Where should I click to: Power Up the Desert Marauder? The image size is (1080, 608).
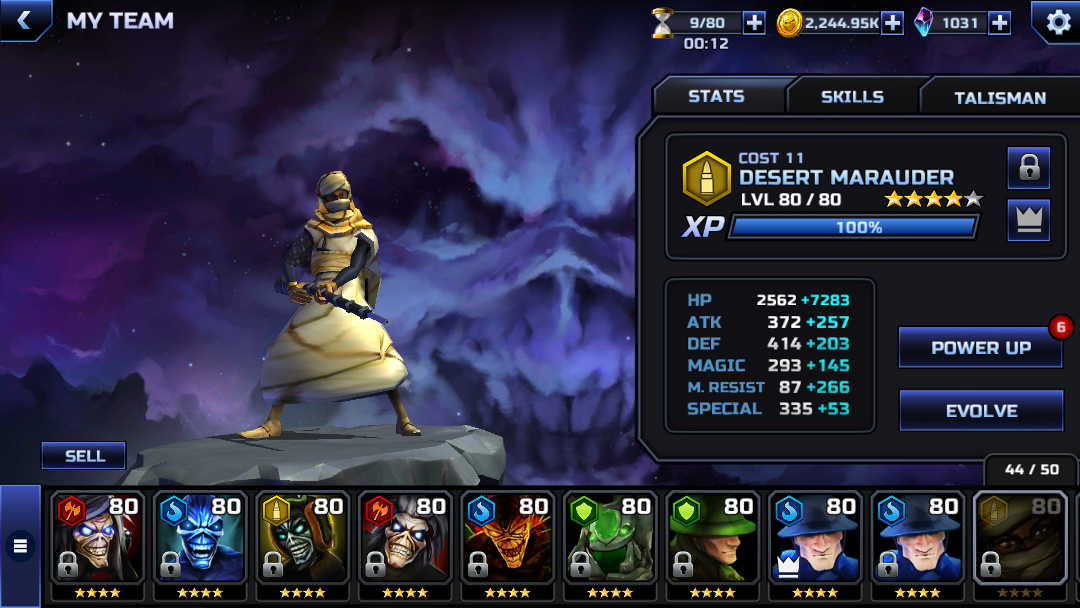click(x=980, y=348)
